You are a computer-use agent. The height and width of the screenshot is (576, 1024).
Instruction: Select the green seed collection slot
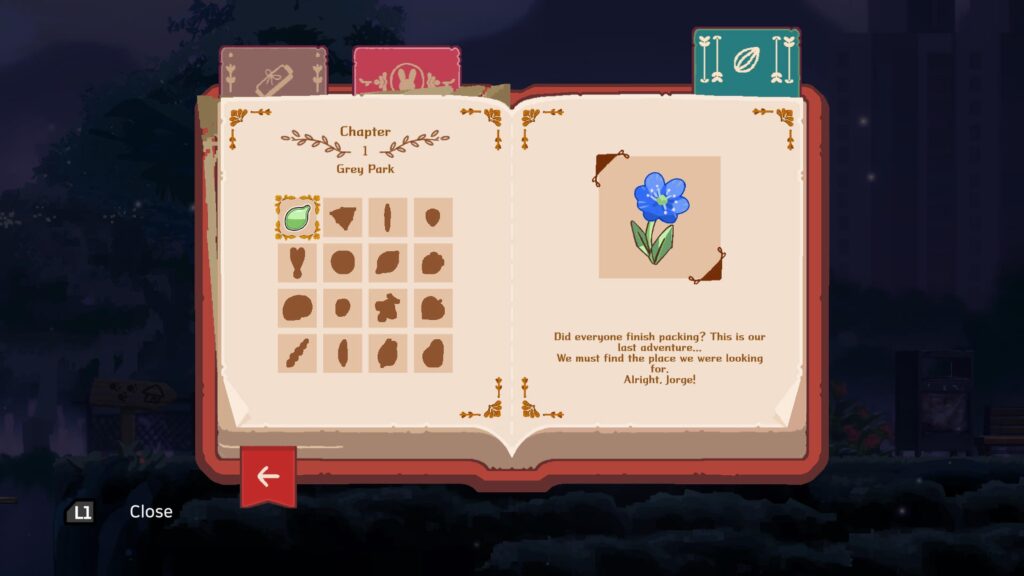coord(297,217)
